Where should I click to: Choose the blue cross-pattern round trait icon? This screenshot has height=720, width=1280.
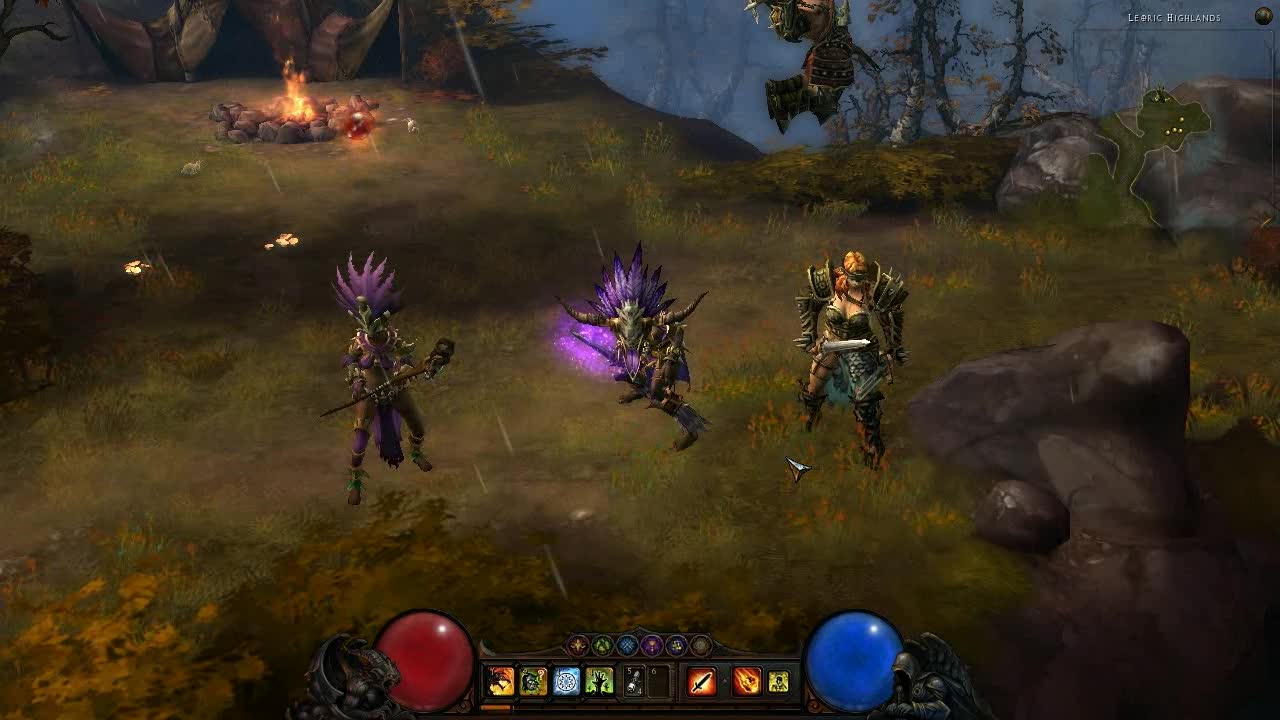[x=627, y=645]
